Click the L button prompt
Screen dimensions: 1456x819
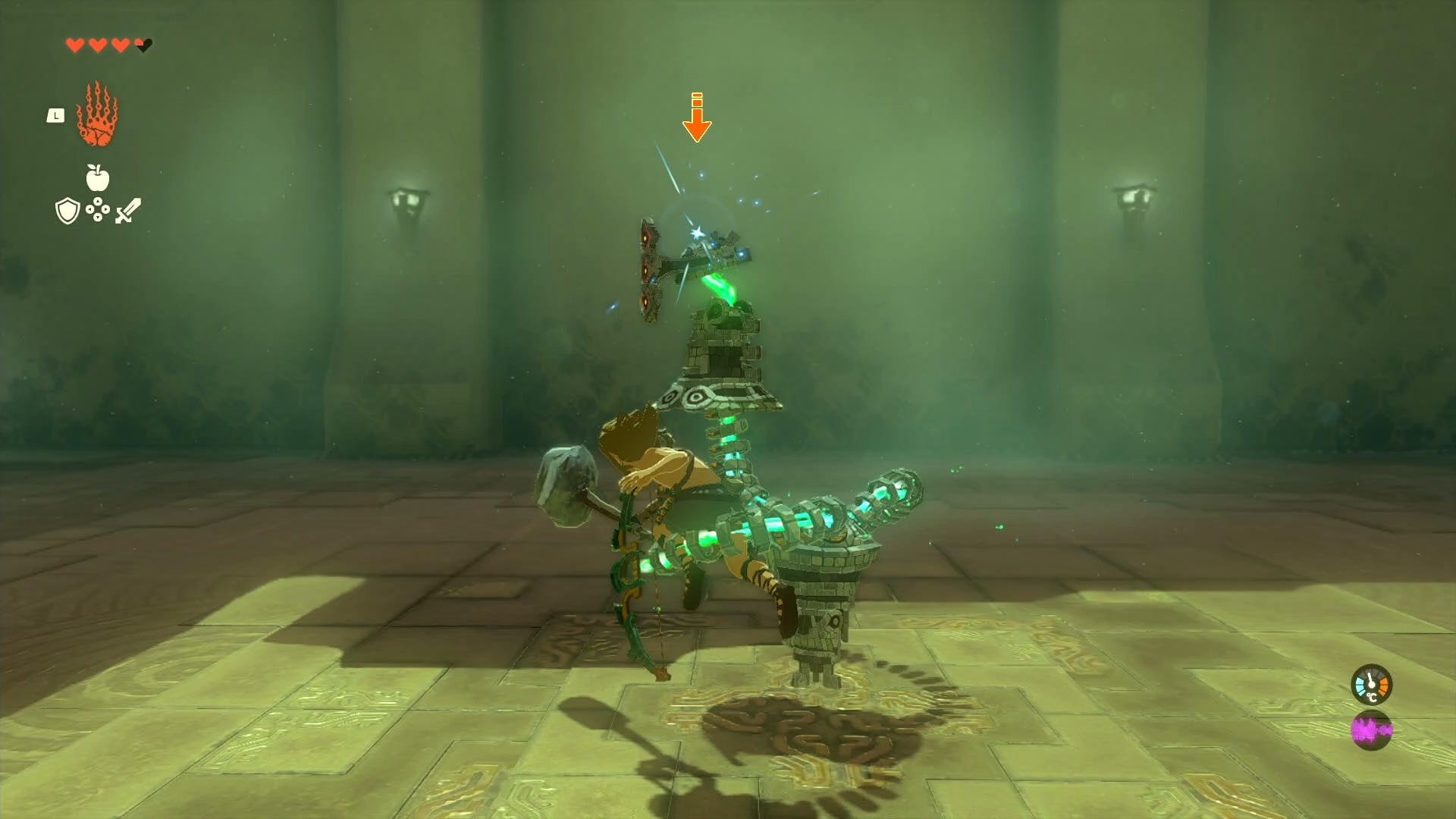(x=55, y=114)
